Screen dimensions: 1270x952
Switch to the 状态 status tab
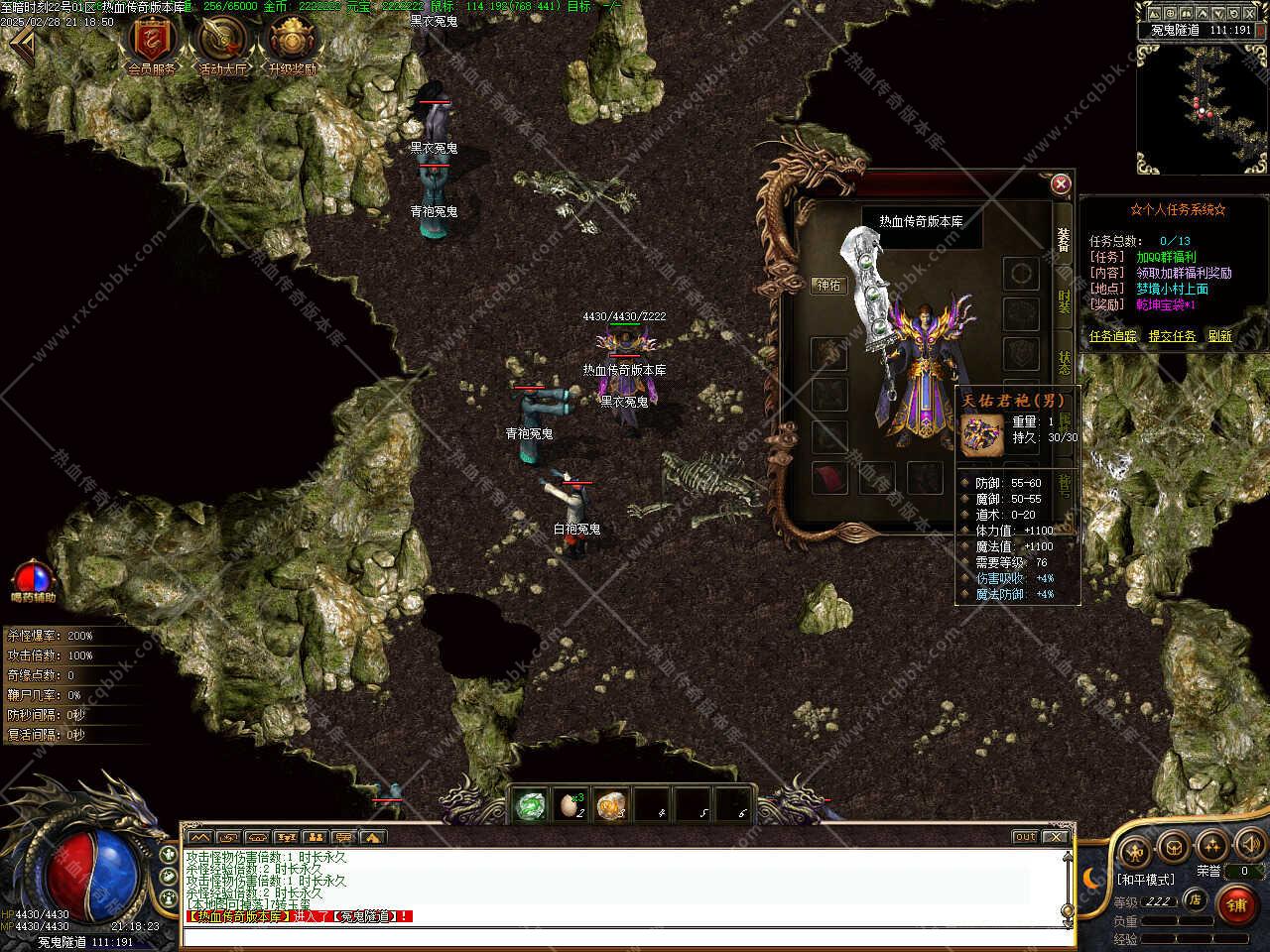1064,362
